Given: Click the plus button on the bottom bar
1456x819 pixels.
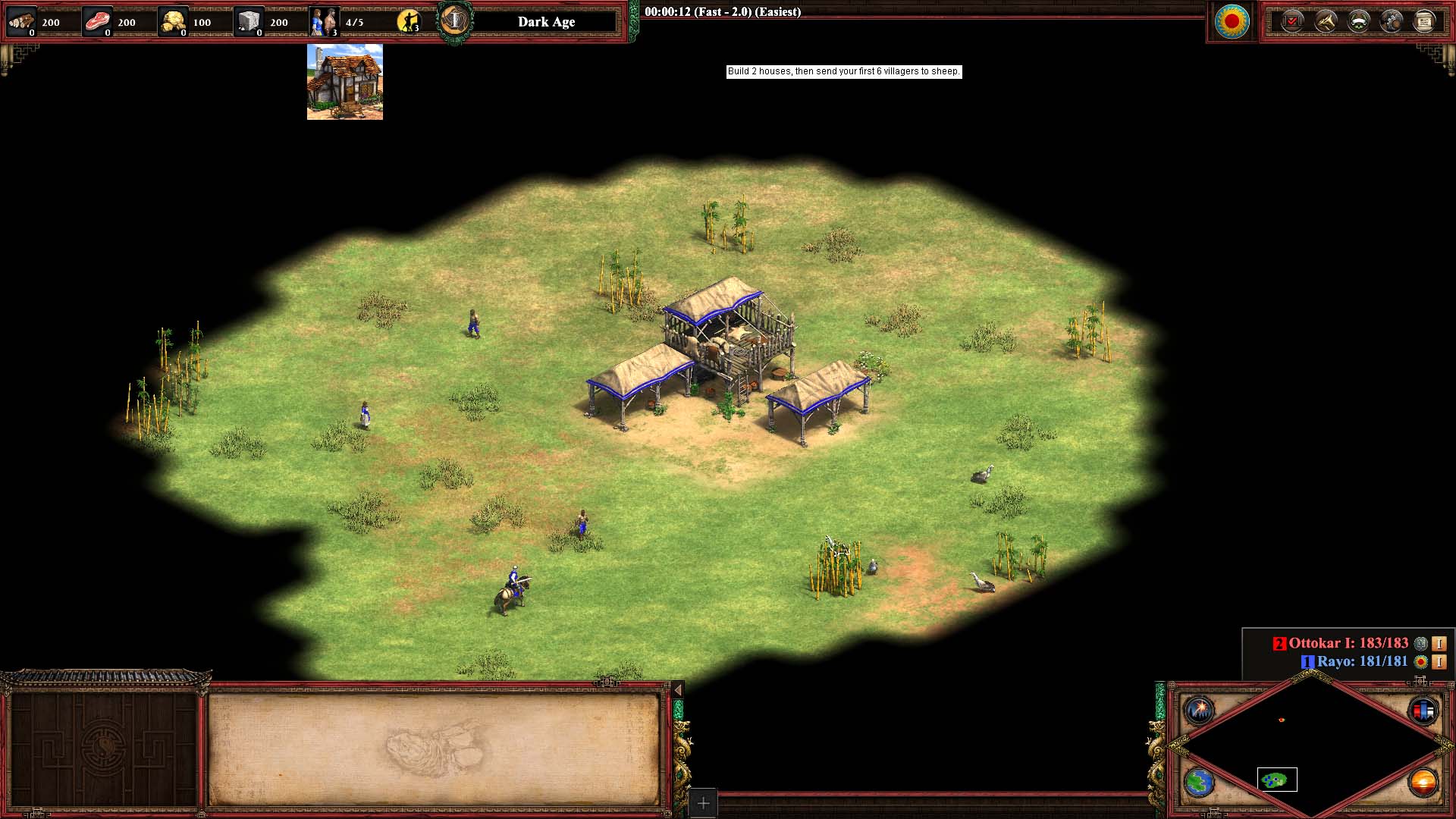Looking at the screenshot, I should (x=703, y=803).
